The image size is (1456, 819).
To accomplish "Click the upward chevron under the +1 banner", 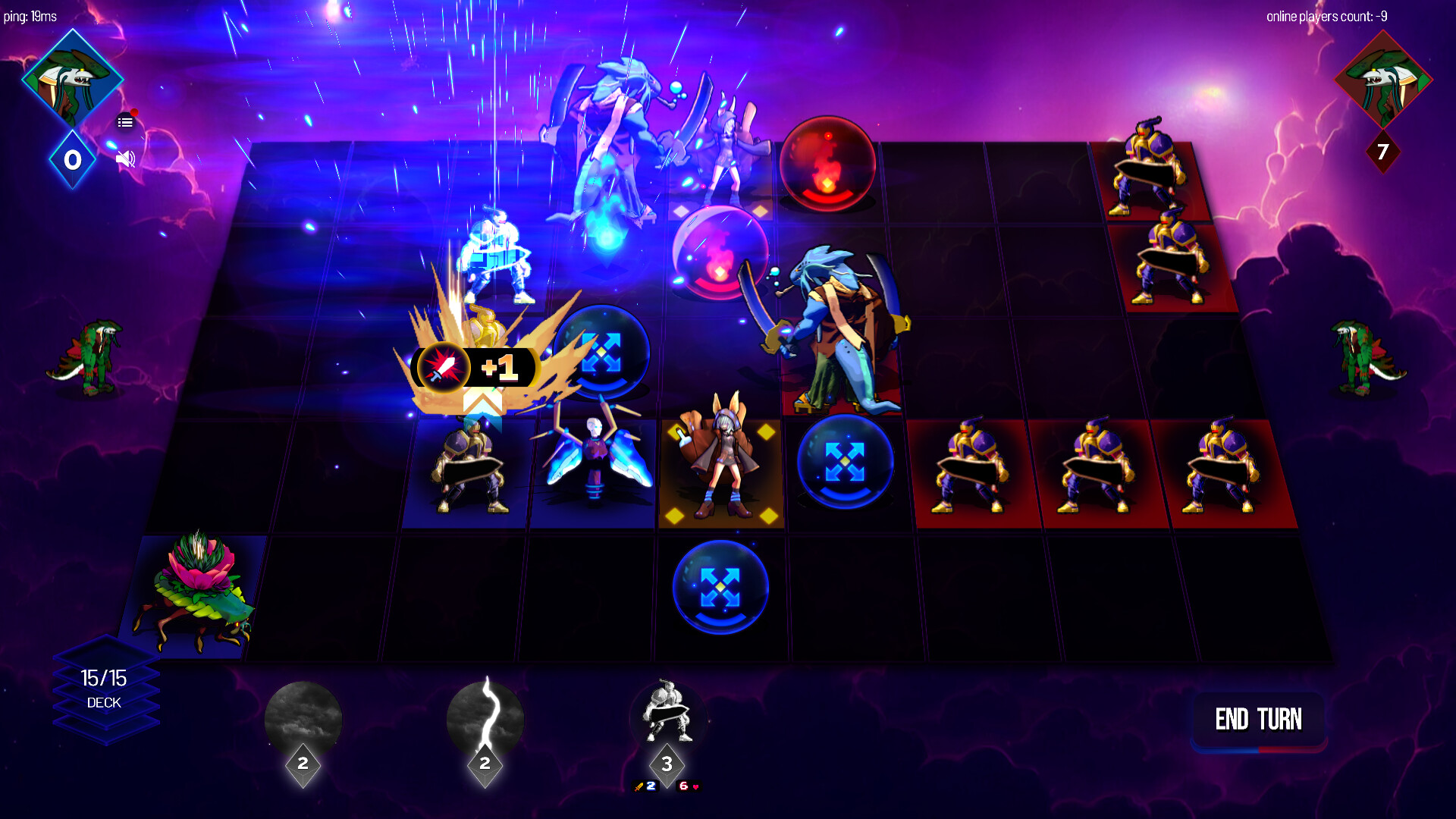I will [x=484, y=403].
